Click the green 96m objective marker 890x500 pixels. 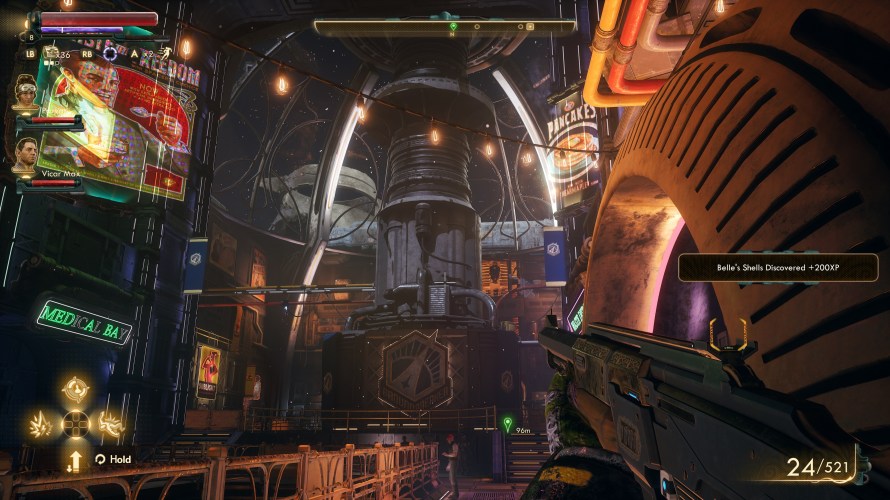(x=507, y=424)
